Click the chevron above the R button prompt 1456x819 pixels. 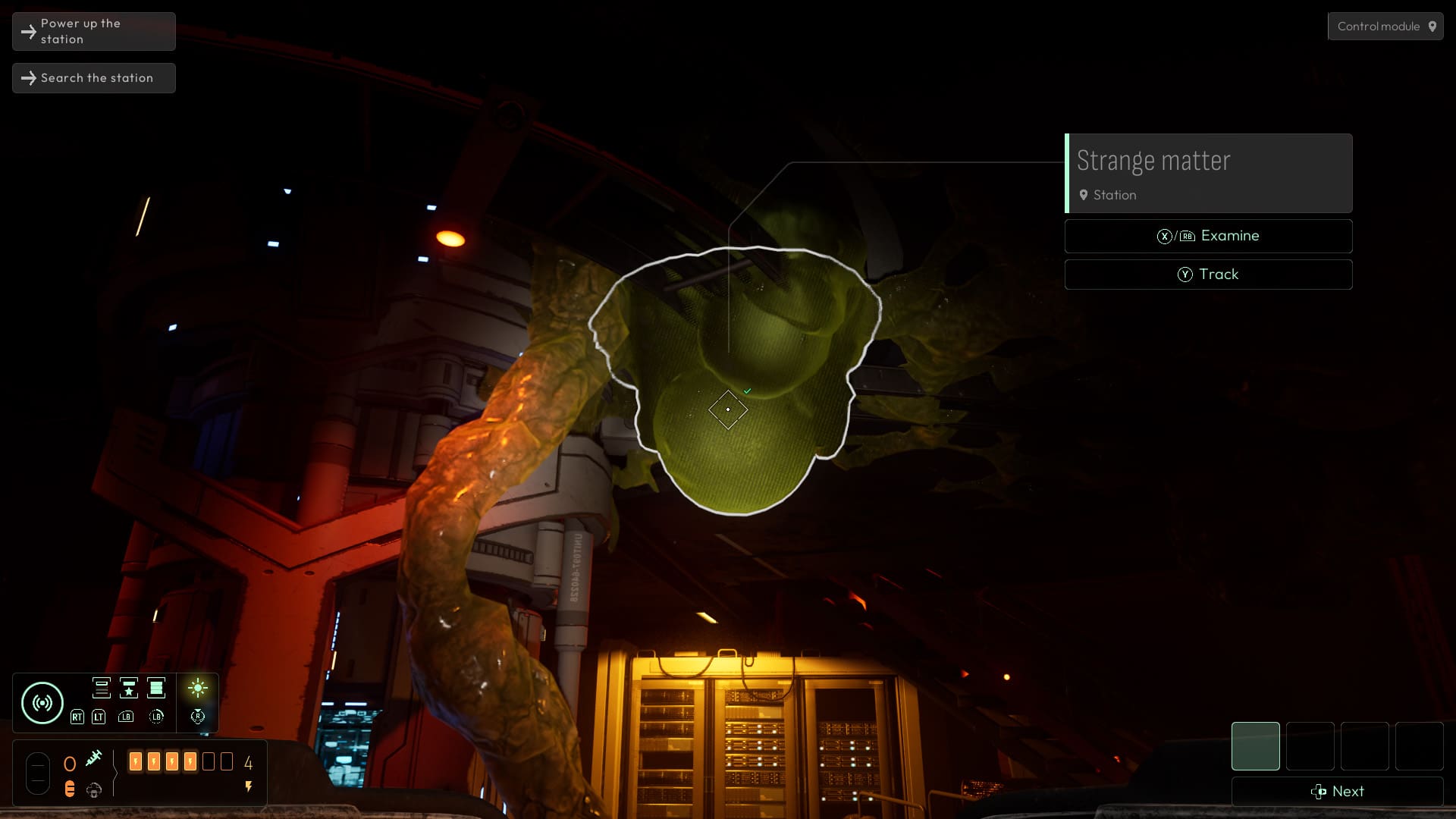(199, 711)
